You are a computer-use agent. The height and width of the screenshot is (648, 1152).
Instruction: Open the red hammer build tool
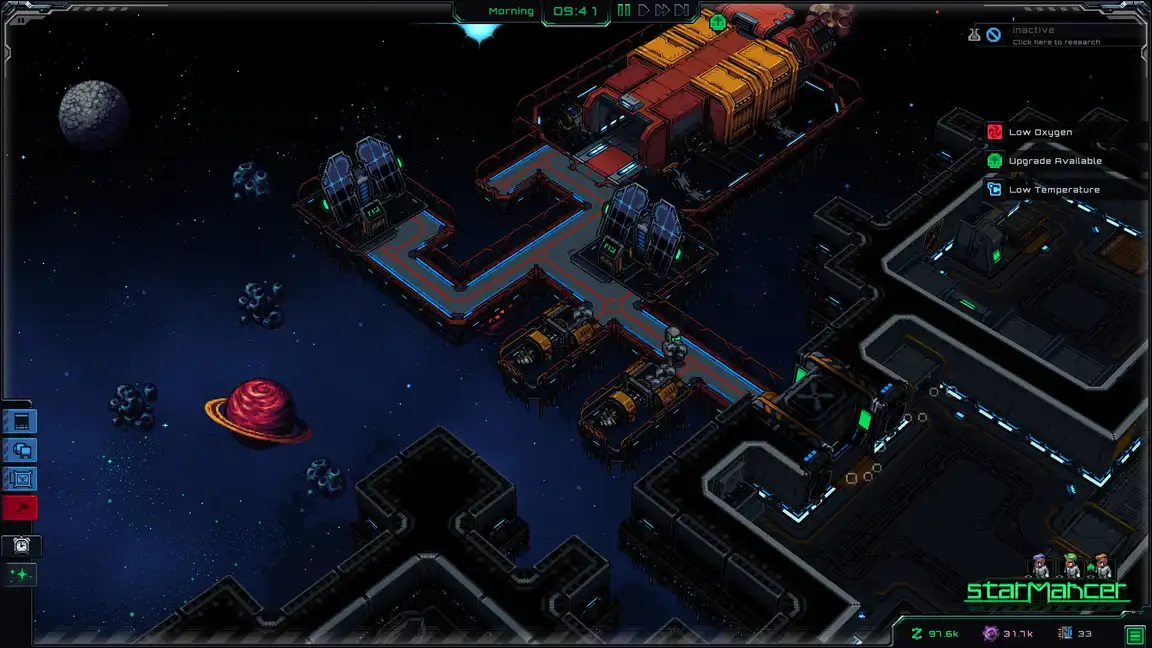(21, 508)
